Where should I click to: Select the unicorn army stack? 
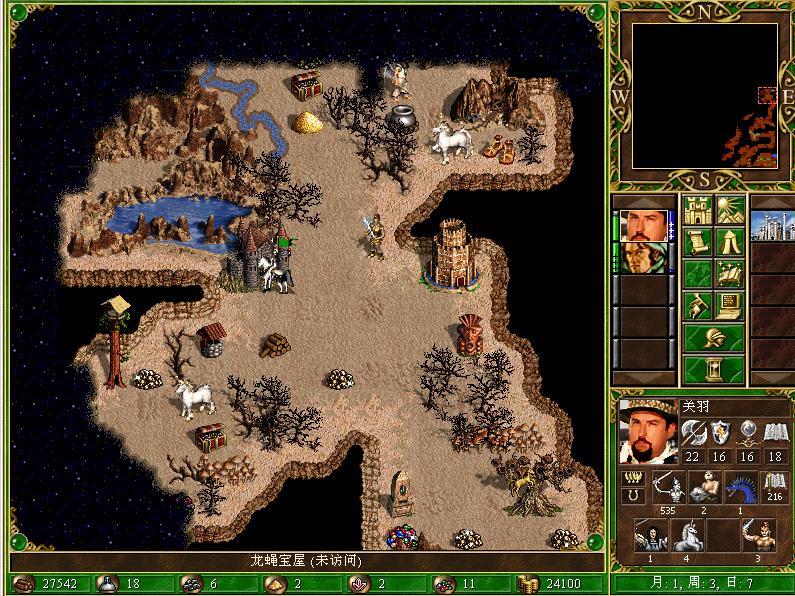click(x=687, y=535)
